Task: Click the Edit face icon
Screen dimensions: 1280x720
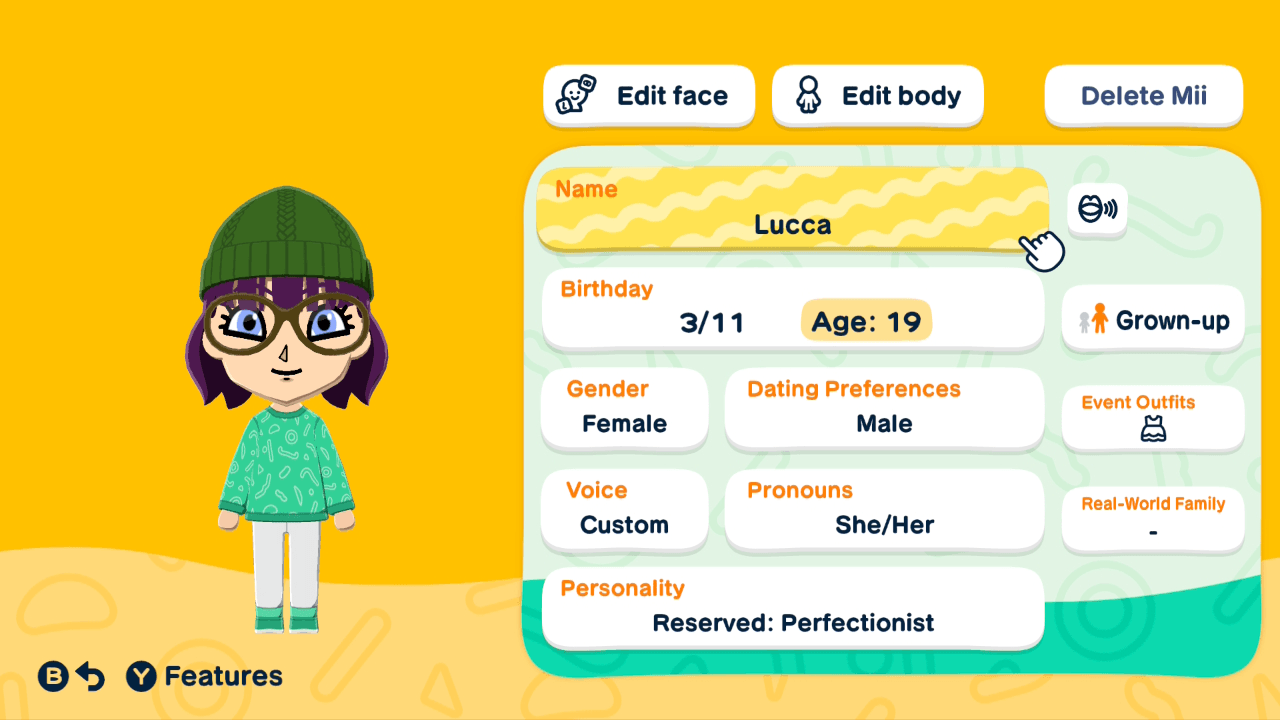Action: pyautogui.click(x=573, y=94)
